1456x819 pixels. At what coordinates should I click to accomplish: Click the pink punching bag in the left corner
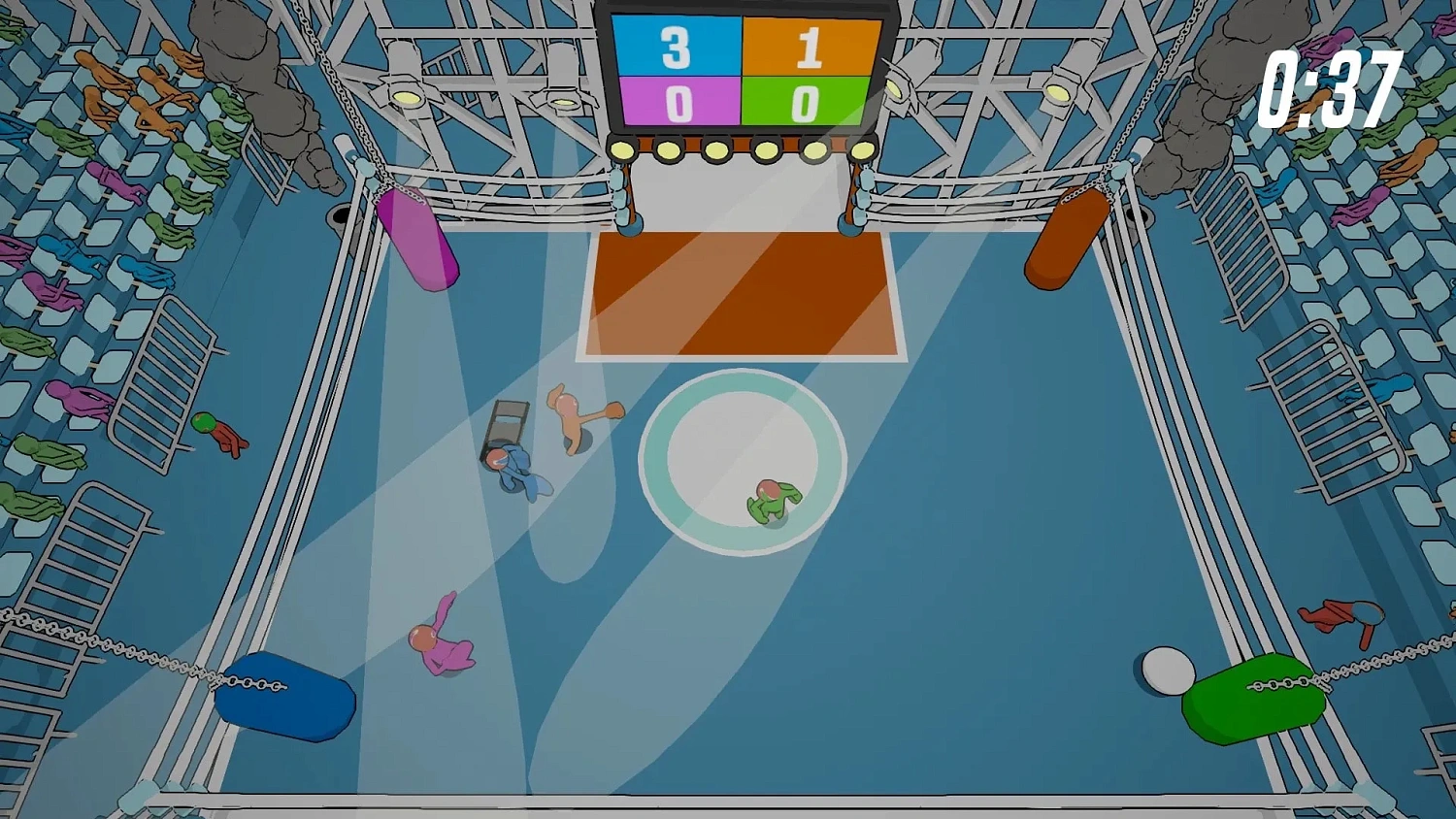click(419, 243)
